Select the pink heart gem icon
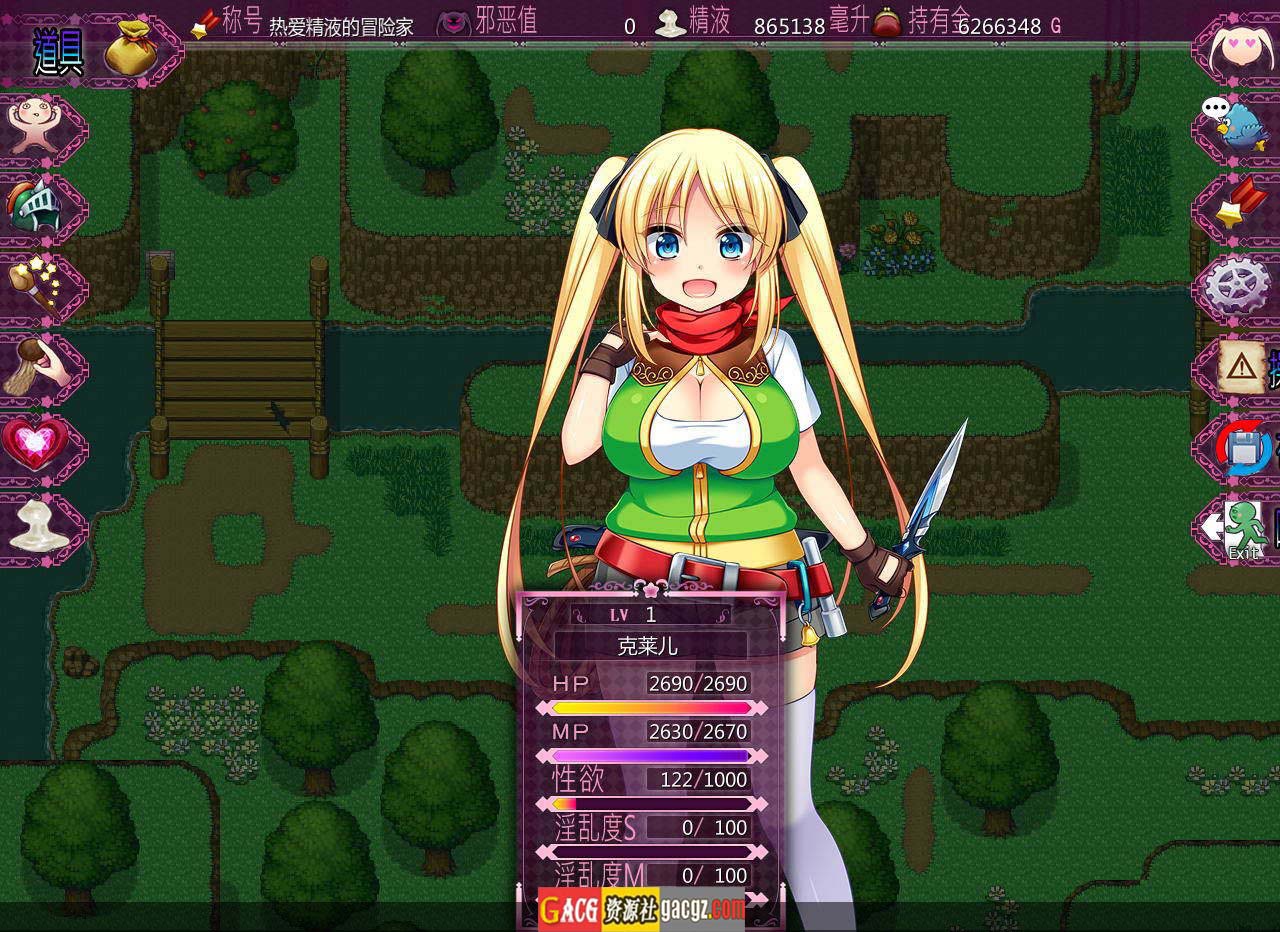Viewport: 1280px width, 932px height. coord(35,443)
